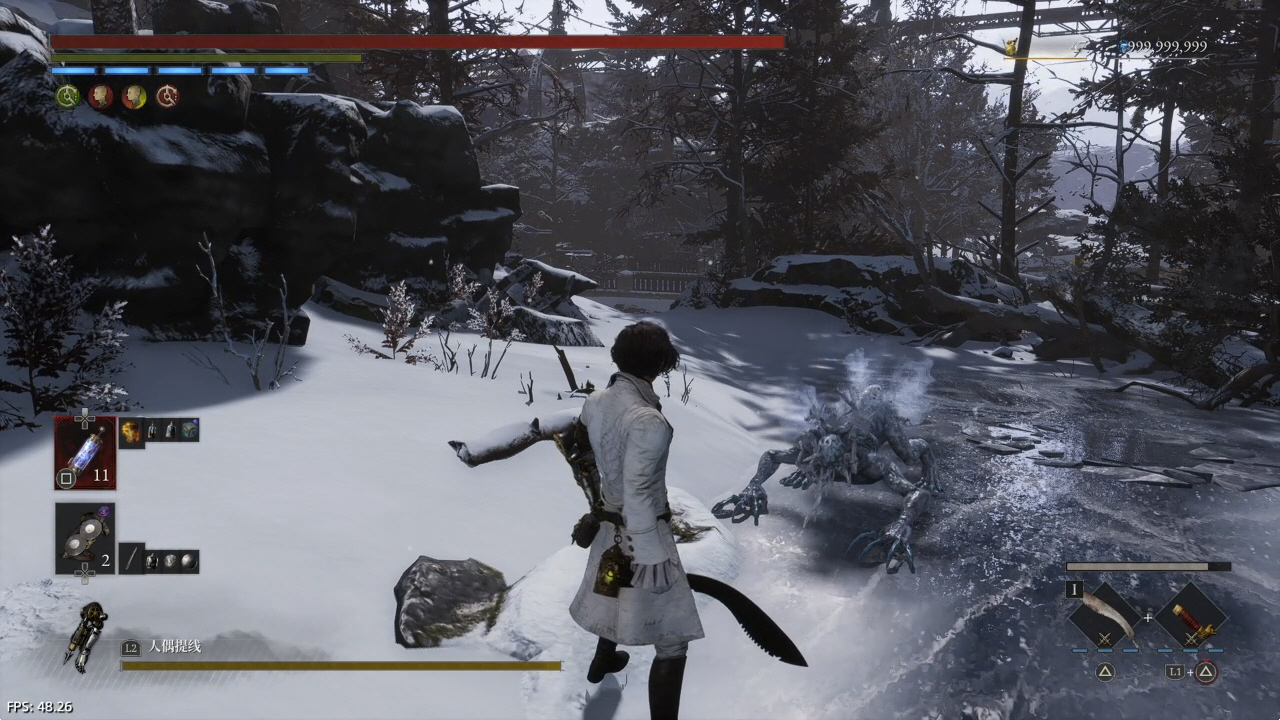Select the blue Pulse Cell item slot
The width and height of the screenshot is (1280, 720).
tap(85, 453)
